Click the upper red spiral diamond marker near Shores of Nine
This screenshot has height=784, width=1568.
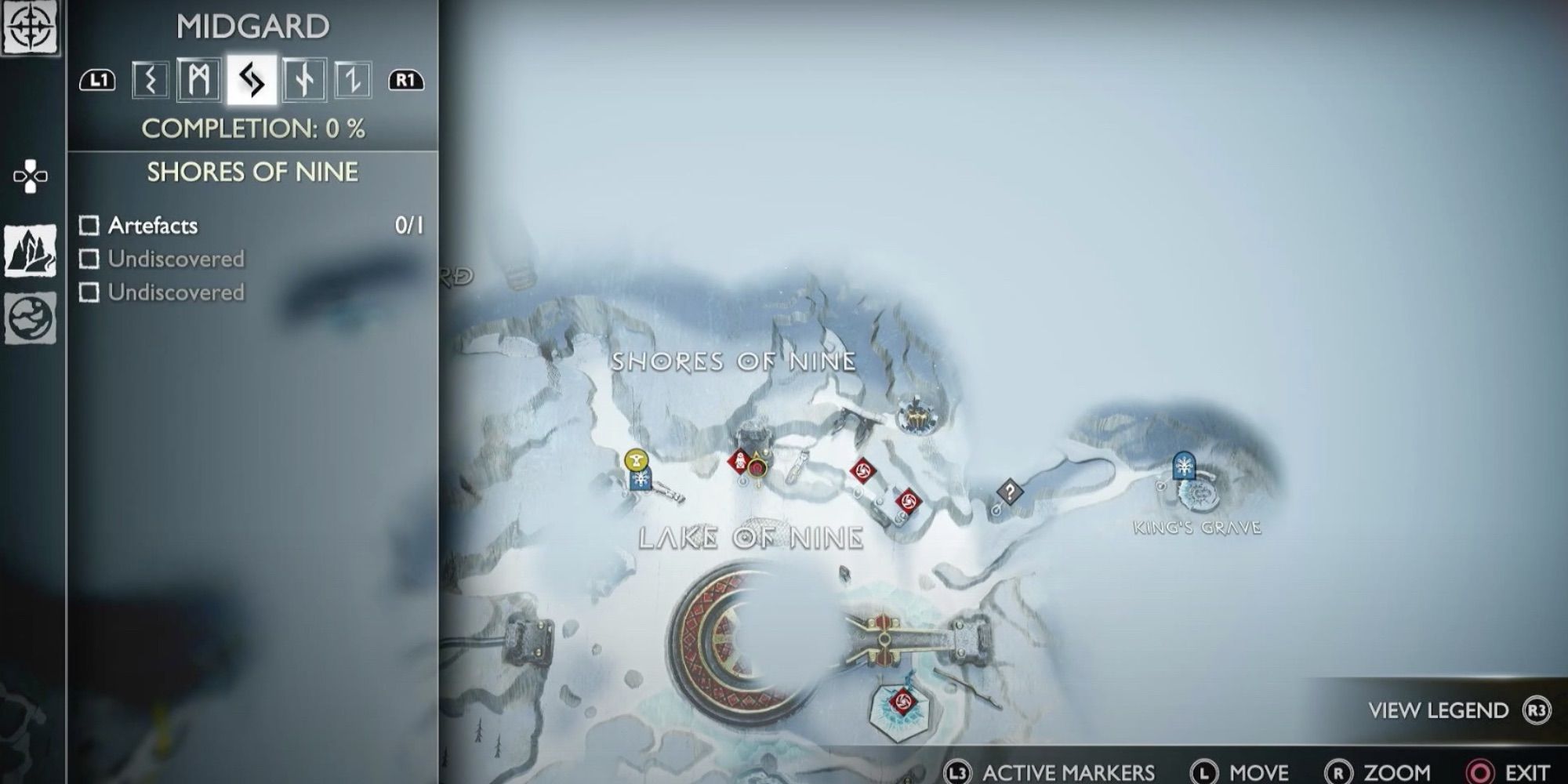coord(862,470)
